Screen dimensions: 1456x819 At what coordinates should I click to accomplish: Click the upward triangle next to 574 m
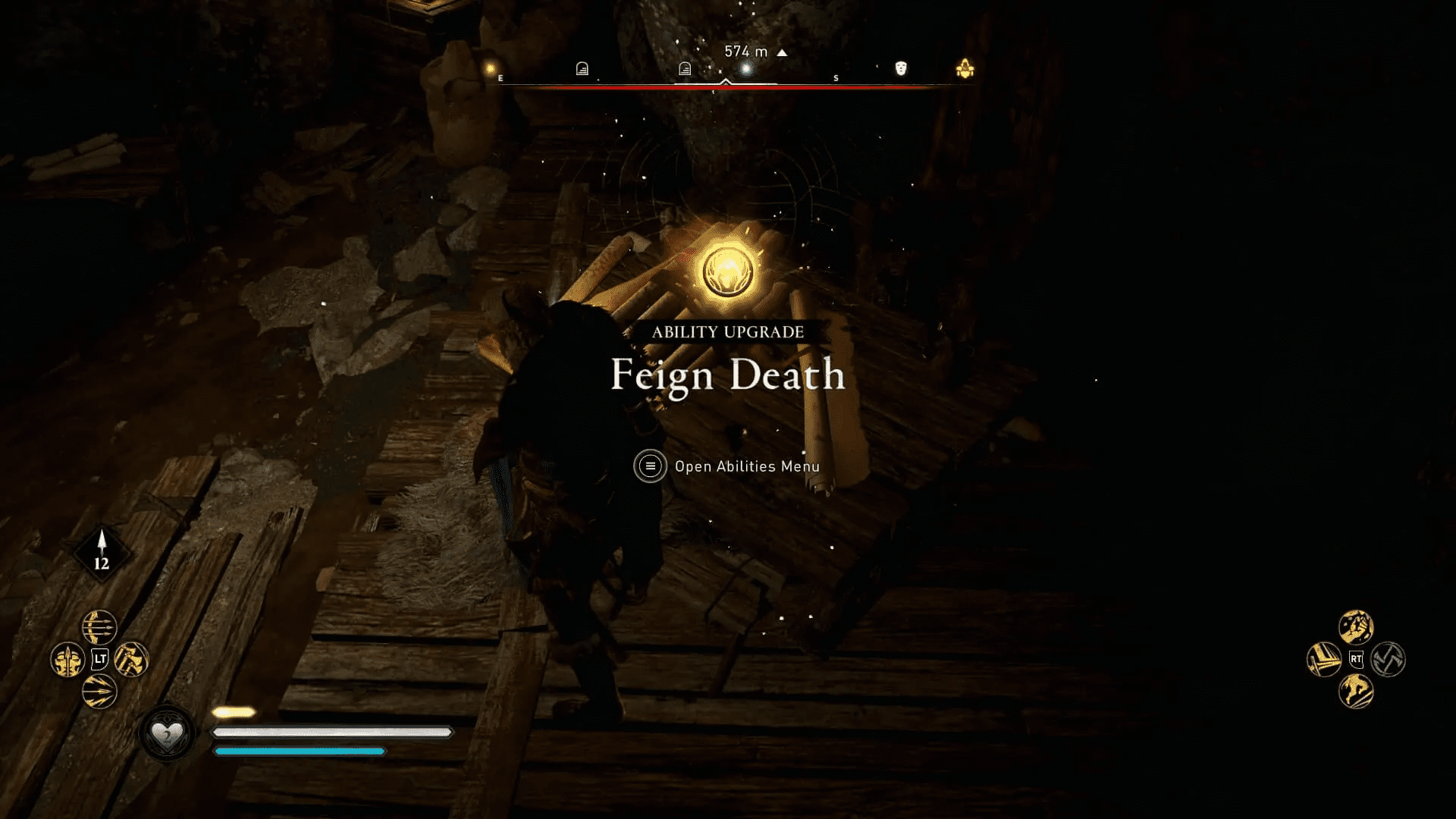782,53
